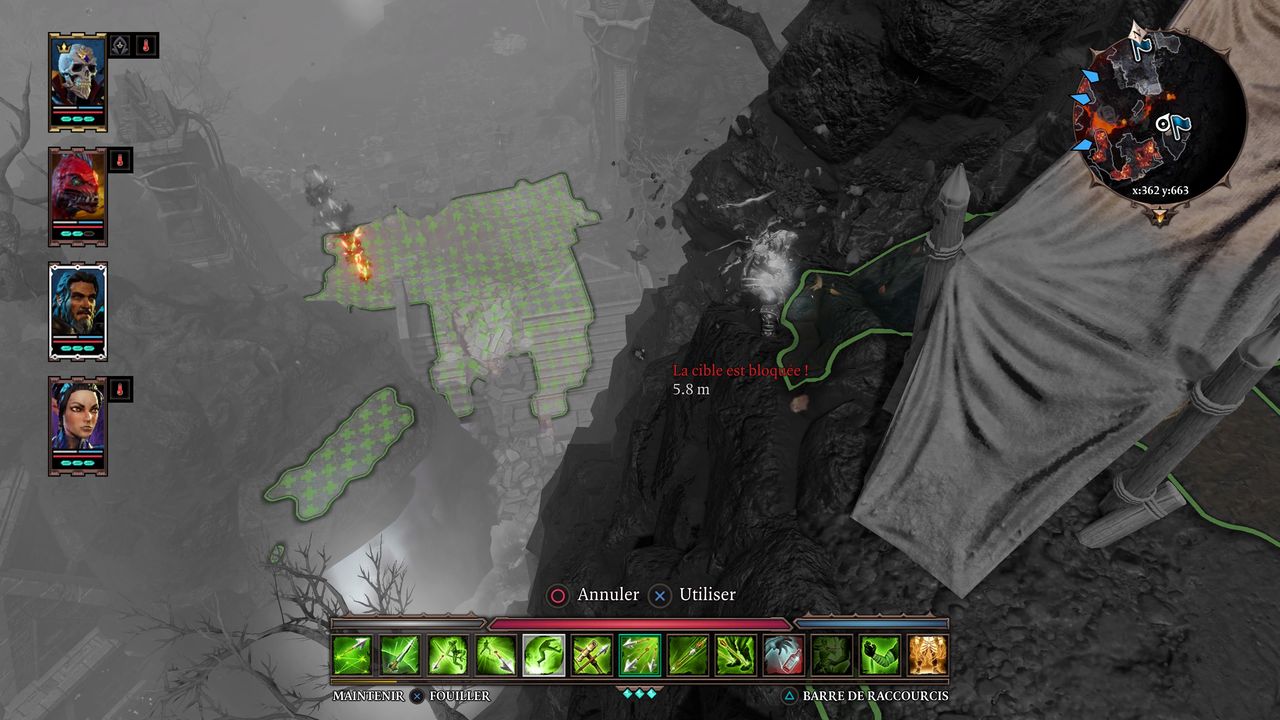Image resolution: width=1280 pixels, height=720 pixels.
Task: Click the thermometer status icon beside the lizard portrait
Action: tap(120, 159)
